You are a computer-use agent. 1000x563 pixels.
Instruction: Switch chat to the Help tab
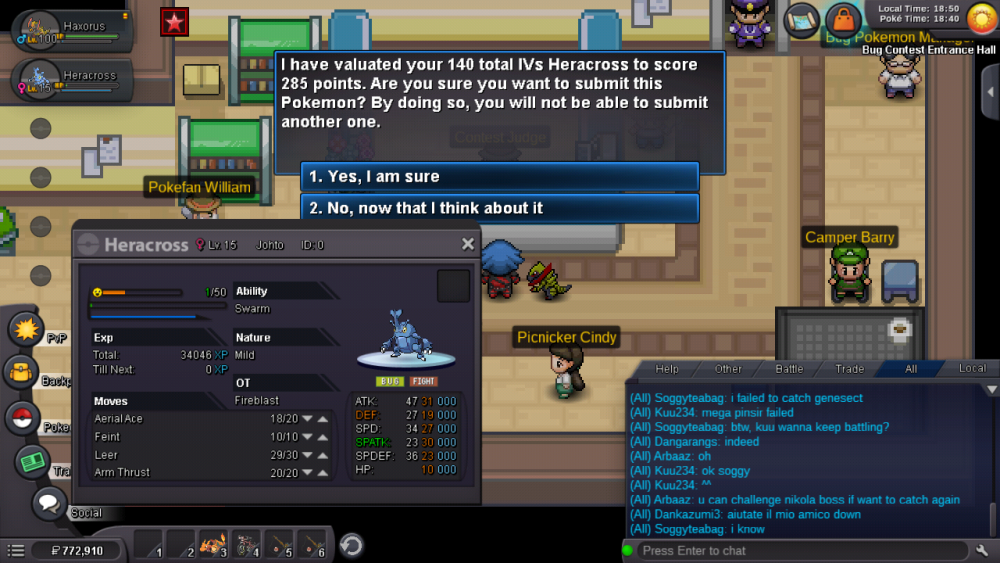point(667,369)
